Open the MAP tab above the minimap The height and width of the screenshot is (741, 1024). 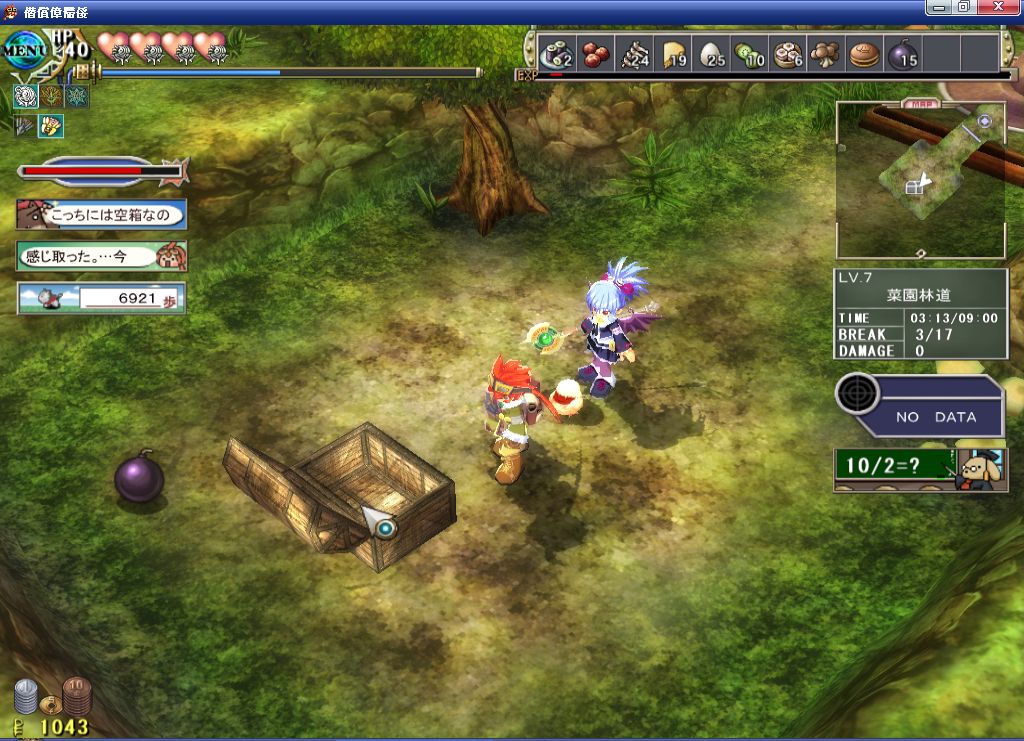point(919,103)
